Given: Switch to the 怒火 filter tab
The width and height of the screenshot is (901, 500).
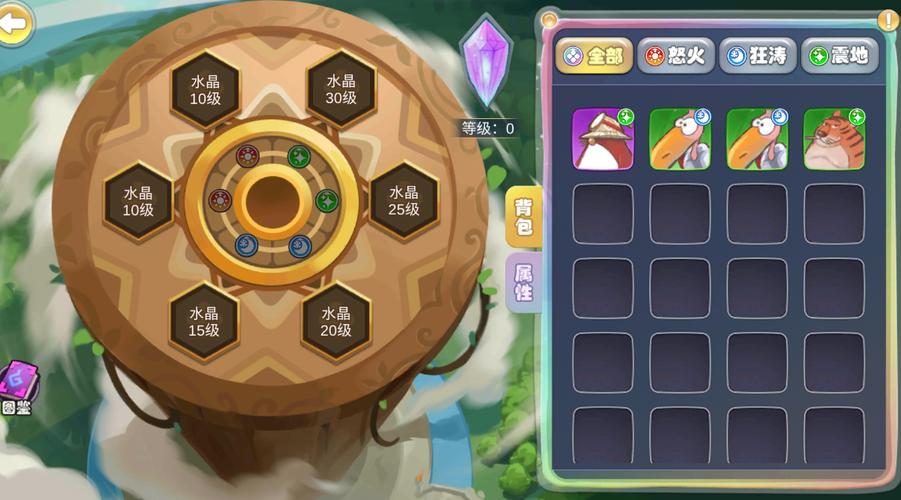Looking at the screenshot, I should coord(675,56).
